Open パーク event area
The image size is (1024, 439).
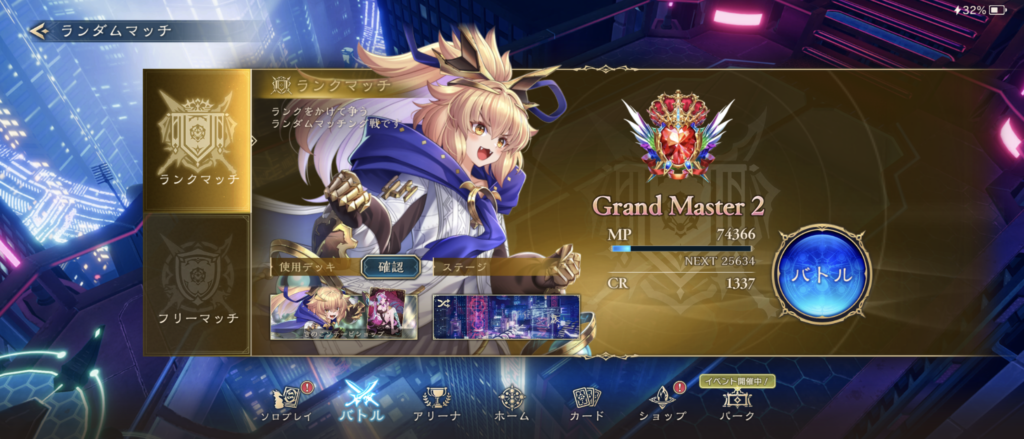coord(735,403)
